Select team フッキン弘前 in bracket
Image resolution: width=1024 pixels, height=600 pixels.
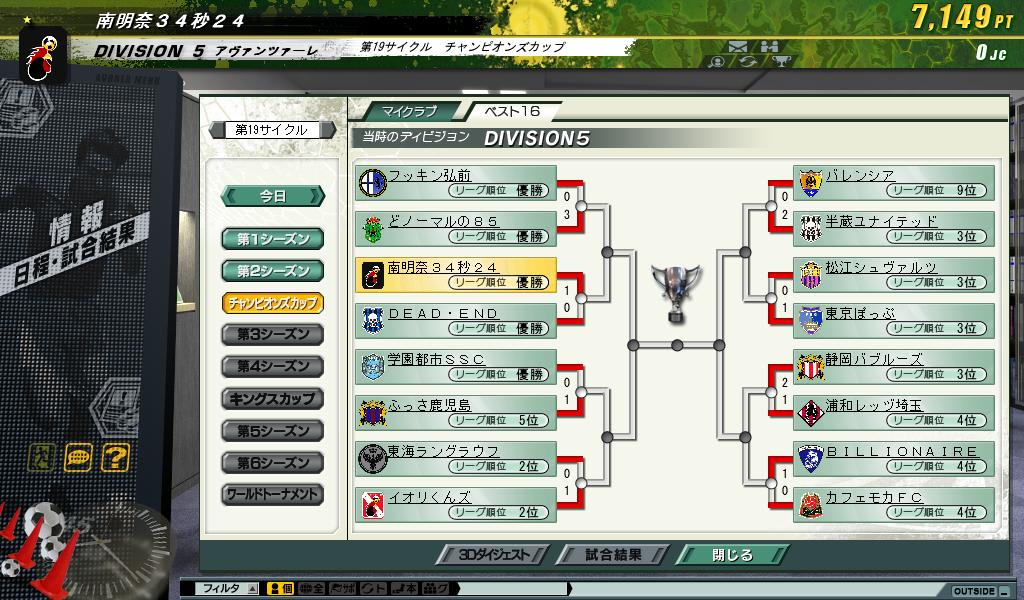tap(456, 183)
